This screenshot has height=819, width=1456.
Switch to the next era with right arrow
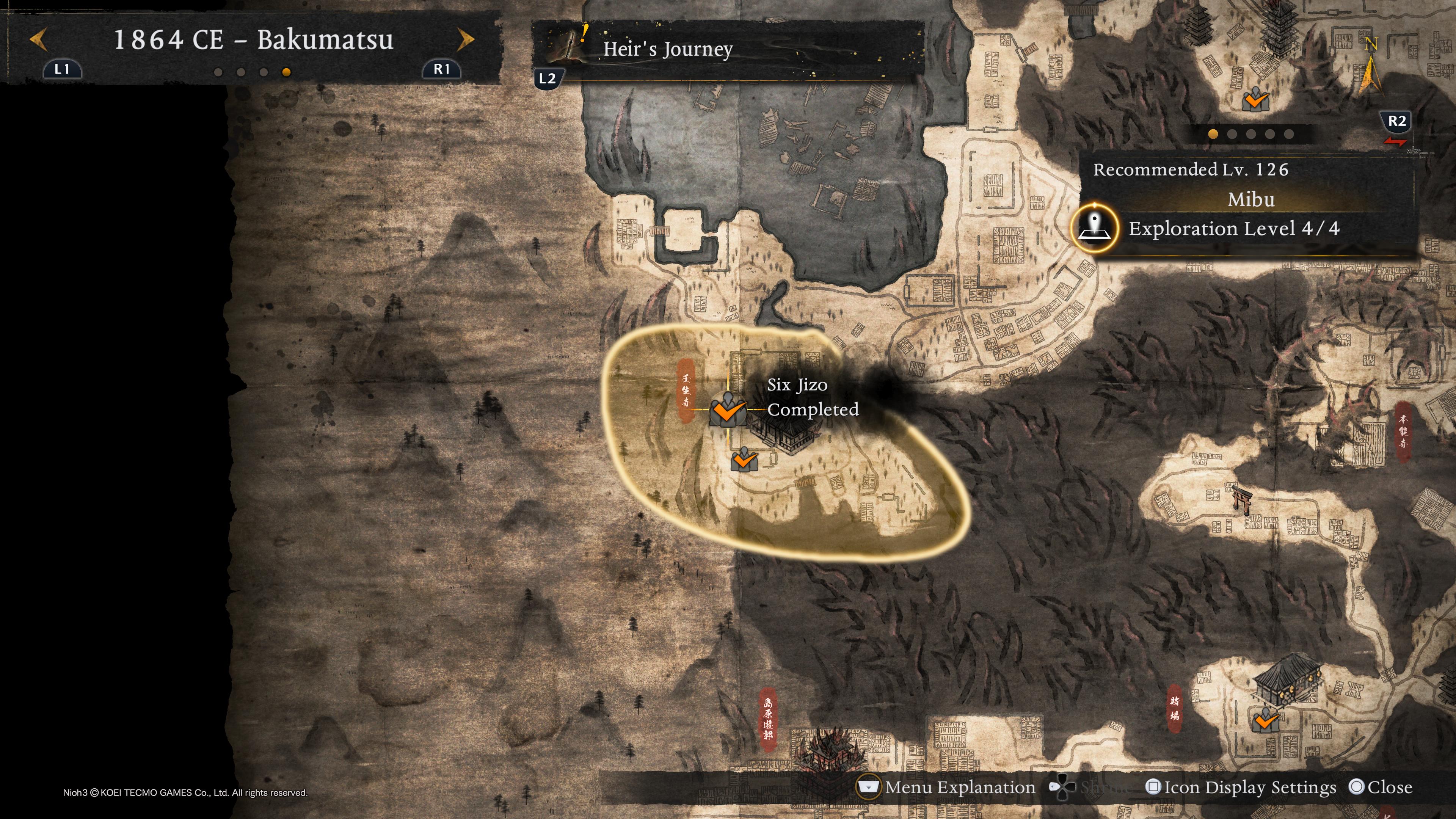tap(466, 39)
